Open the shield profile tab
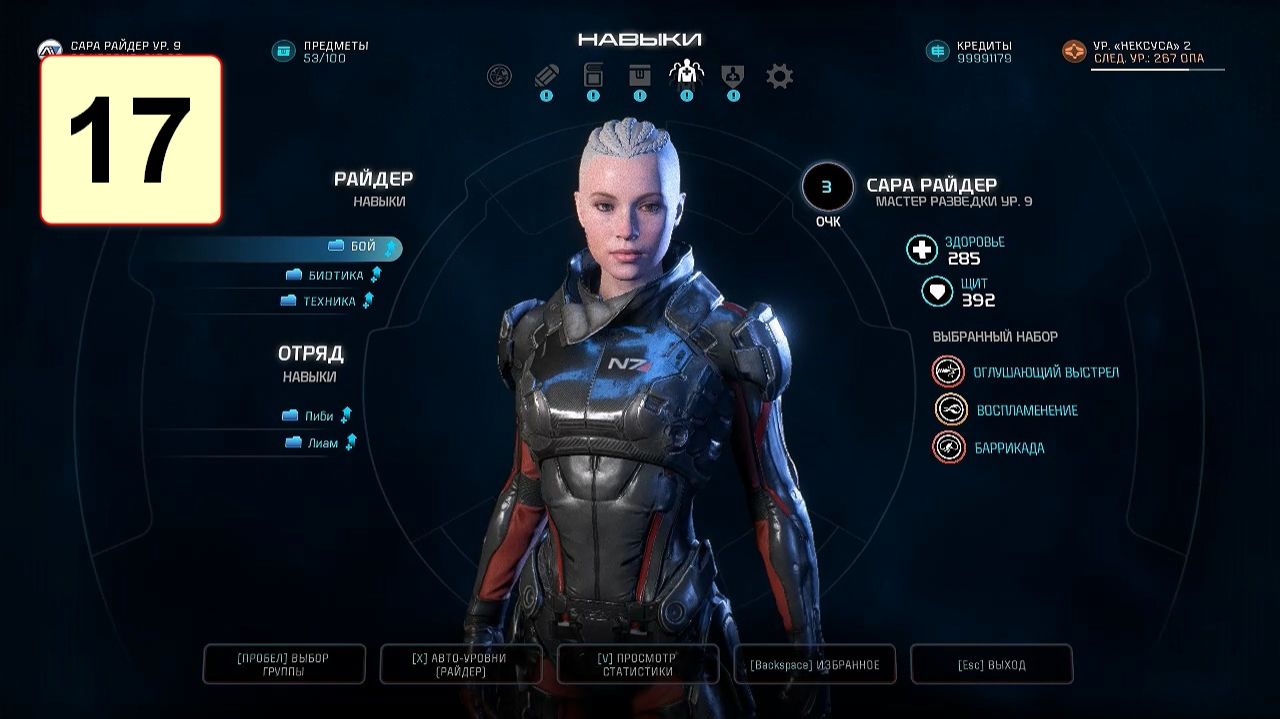 tap(733, 76)
